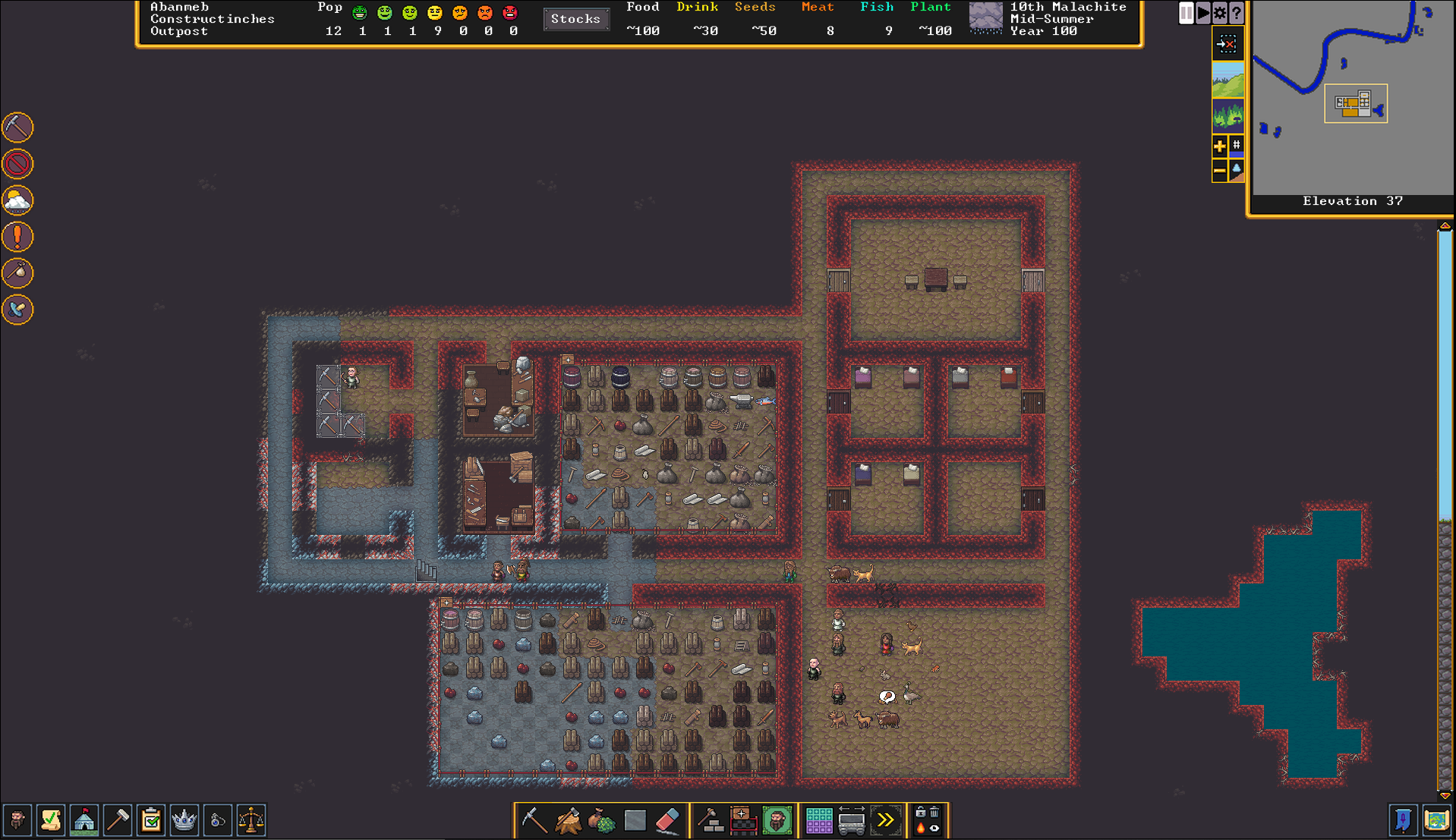Pause the game with the pause button
This screenshot has height=840, width=1456.
[x=1186, y=13]
